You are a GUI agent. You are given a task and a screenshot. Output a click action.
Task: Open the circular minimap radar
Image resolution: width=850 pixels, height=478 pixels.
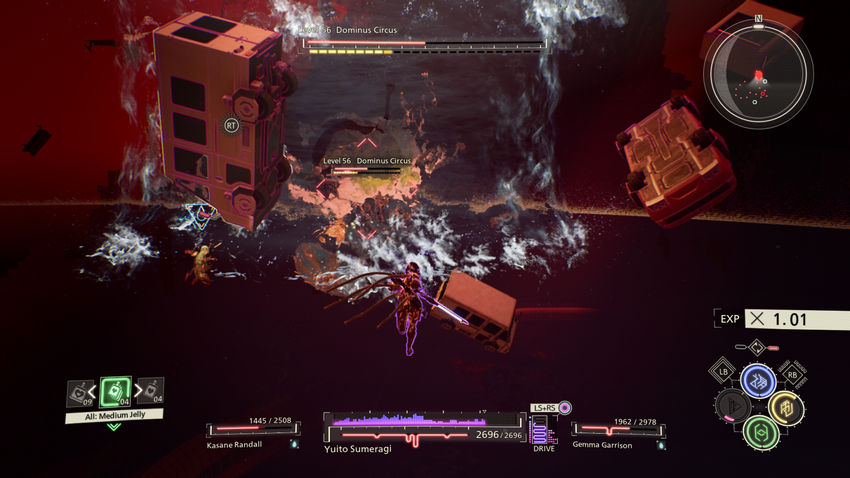757,71
